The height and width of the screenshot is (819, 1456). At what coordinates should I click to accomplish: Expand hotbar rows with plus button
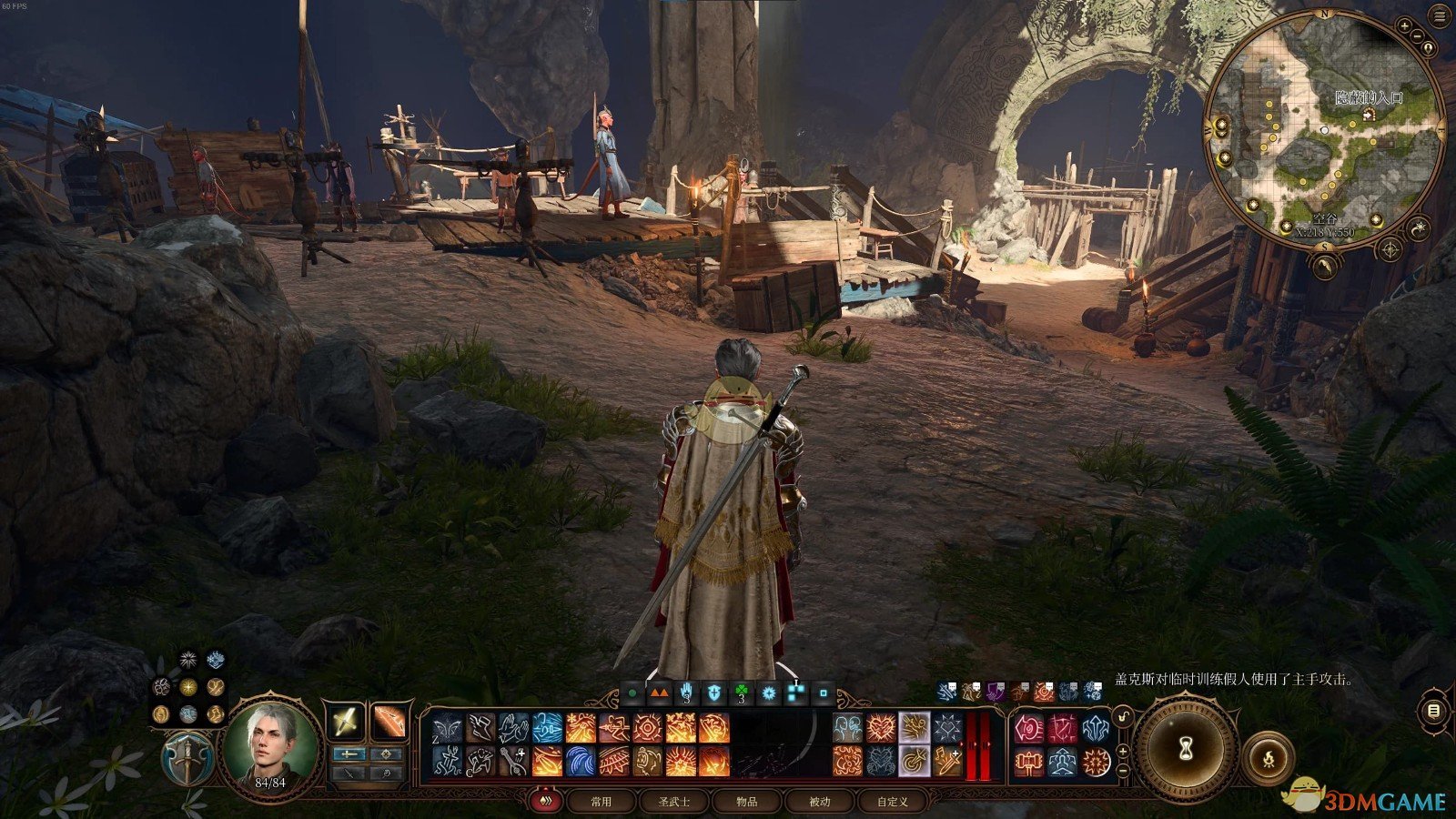tap(1124, 752)
